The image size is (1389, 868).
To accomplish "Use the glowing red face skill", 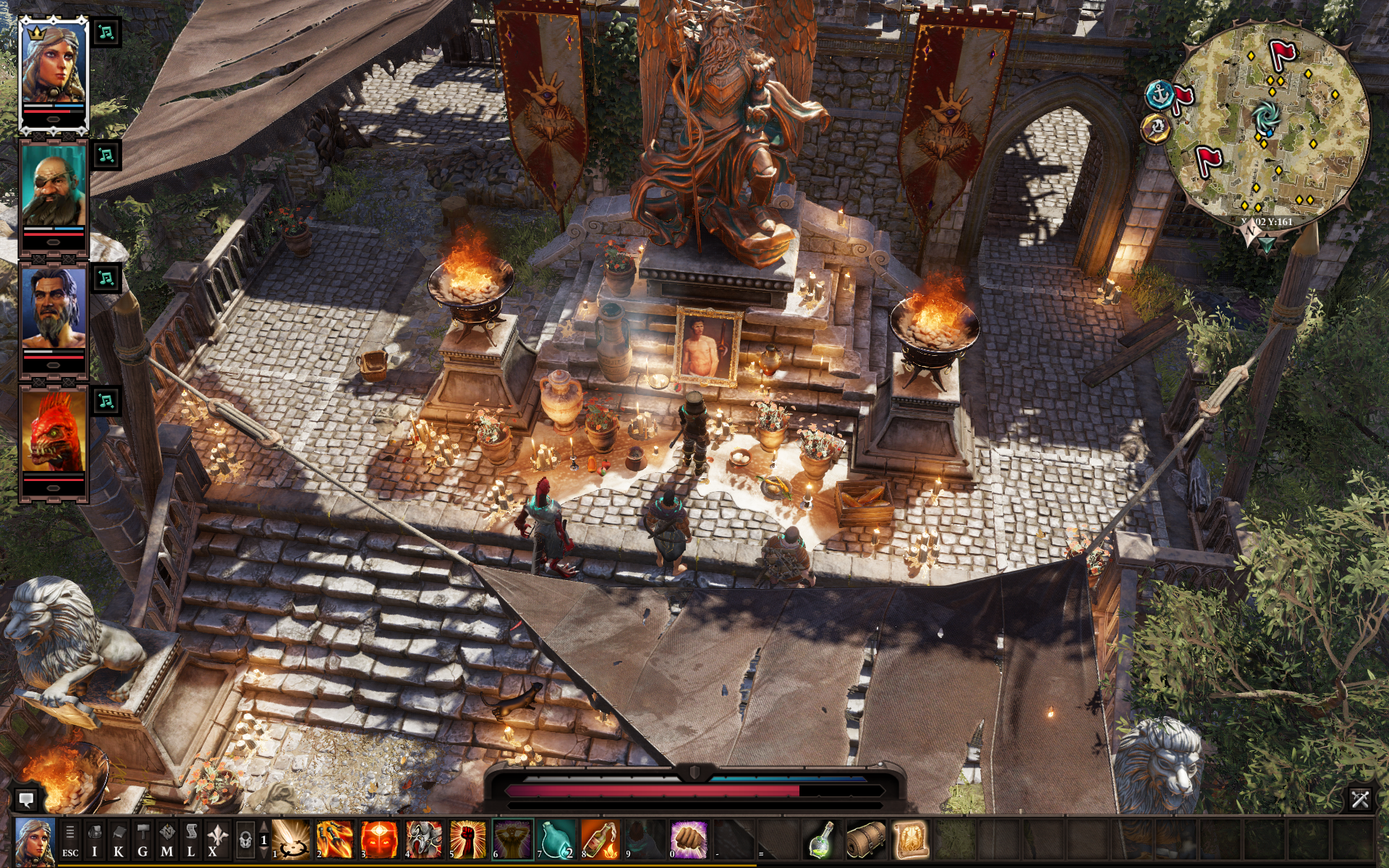I will (x=379, y=840).
